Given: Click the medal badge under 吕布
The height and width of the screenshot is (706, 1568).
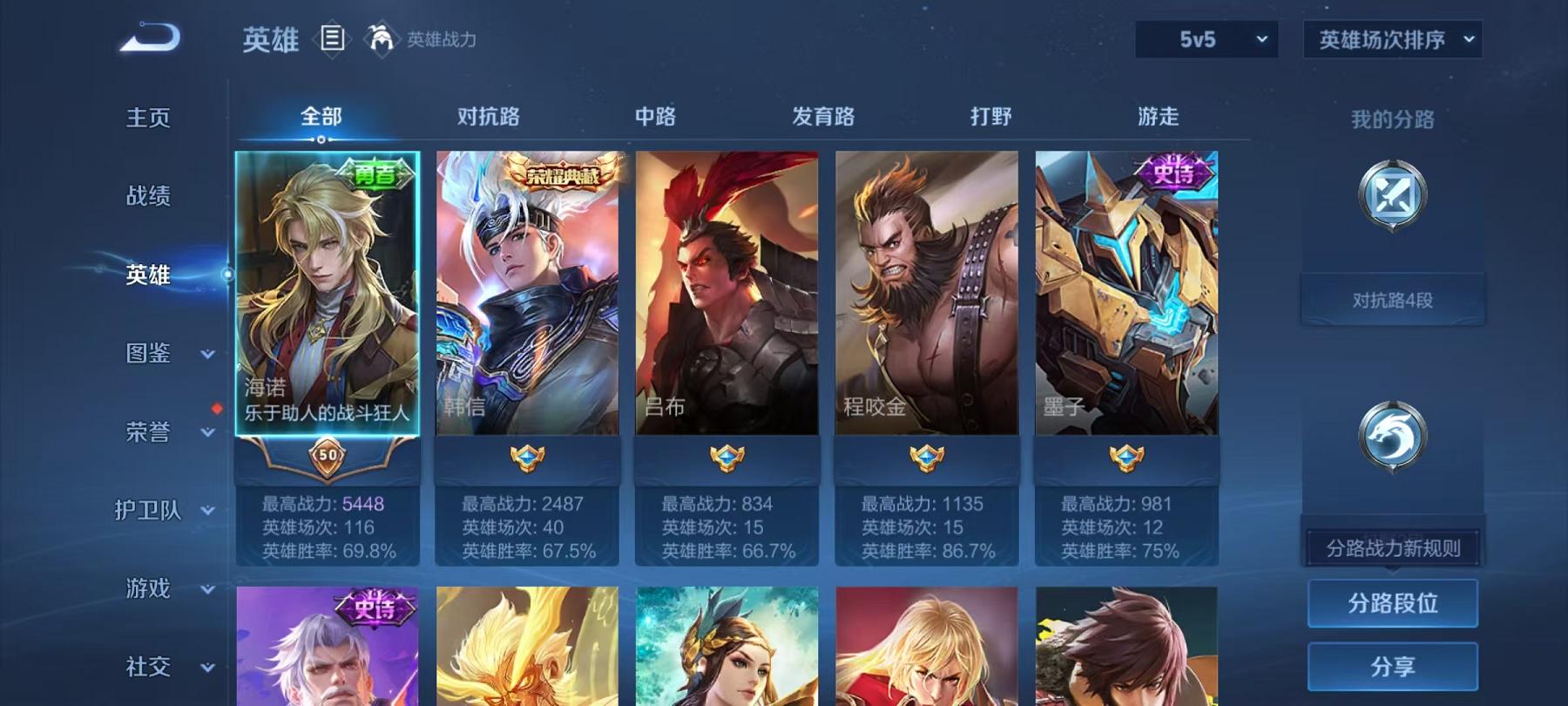Looking at the screenshot, I should tap(727, 456).
